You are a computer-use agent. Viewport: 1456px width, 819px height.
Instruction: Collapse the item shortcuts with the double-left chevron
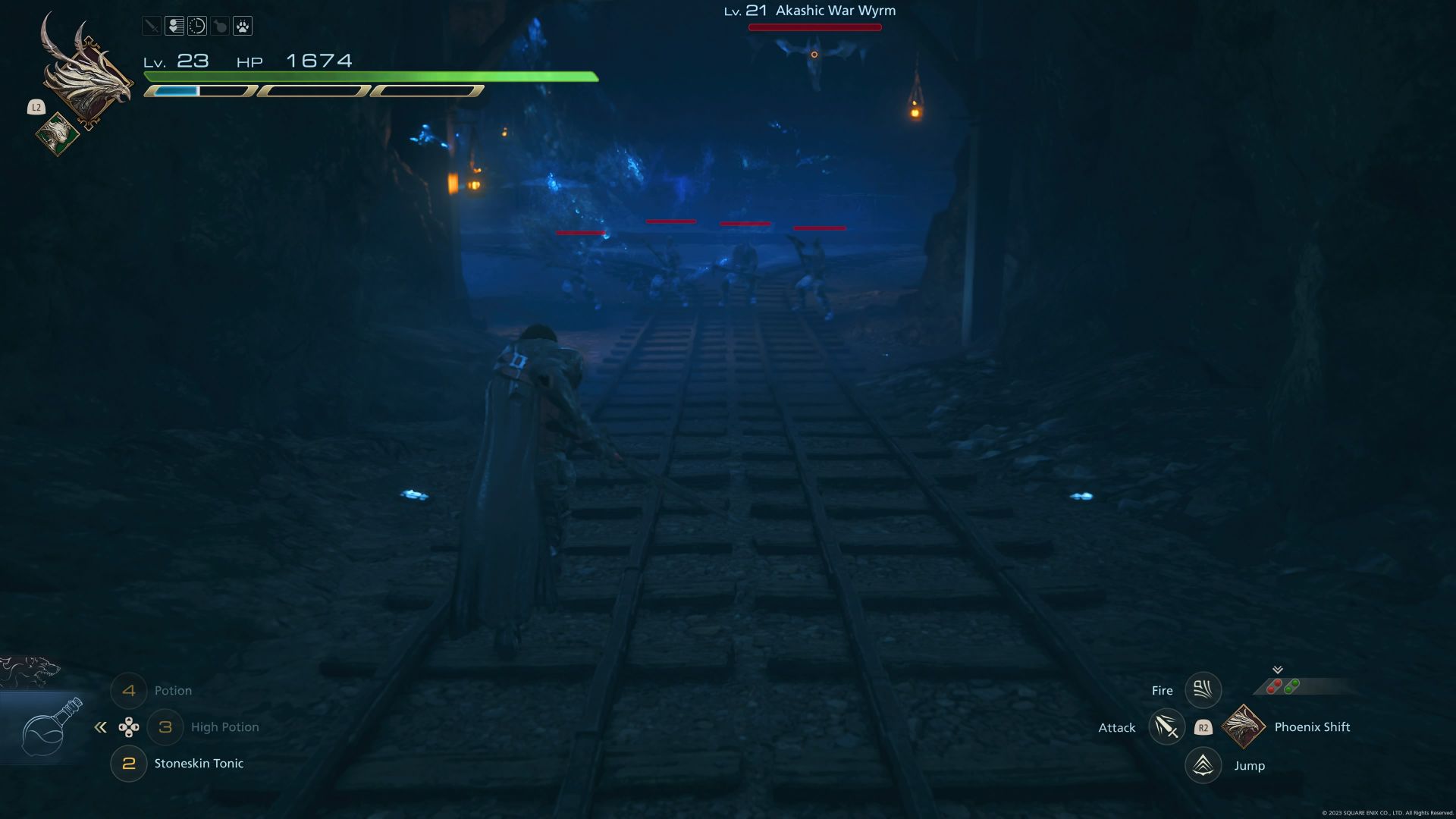[x=101, y=726]
